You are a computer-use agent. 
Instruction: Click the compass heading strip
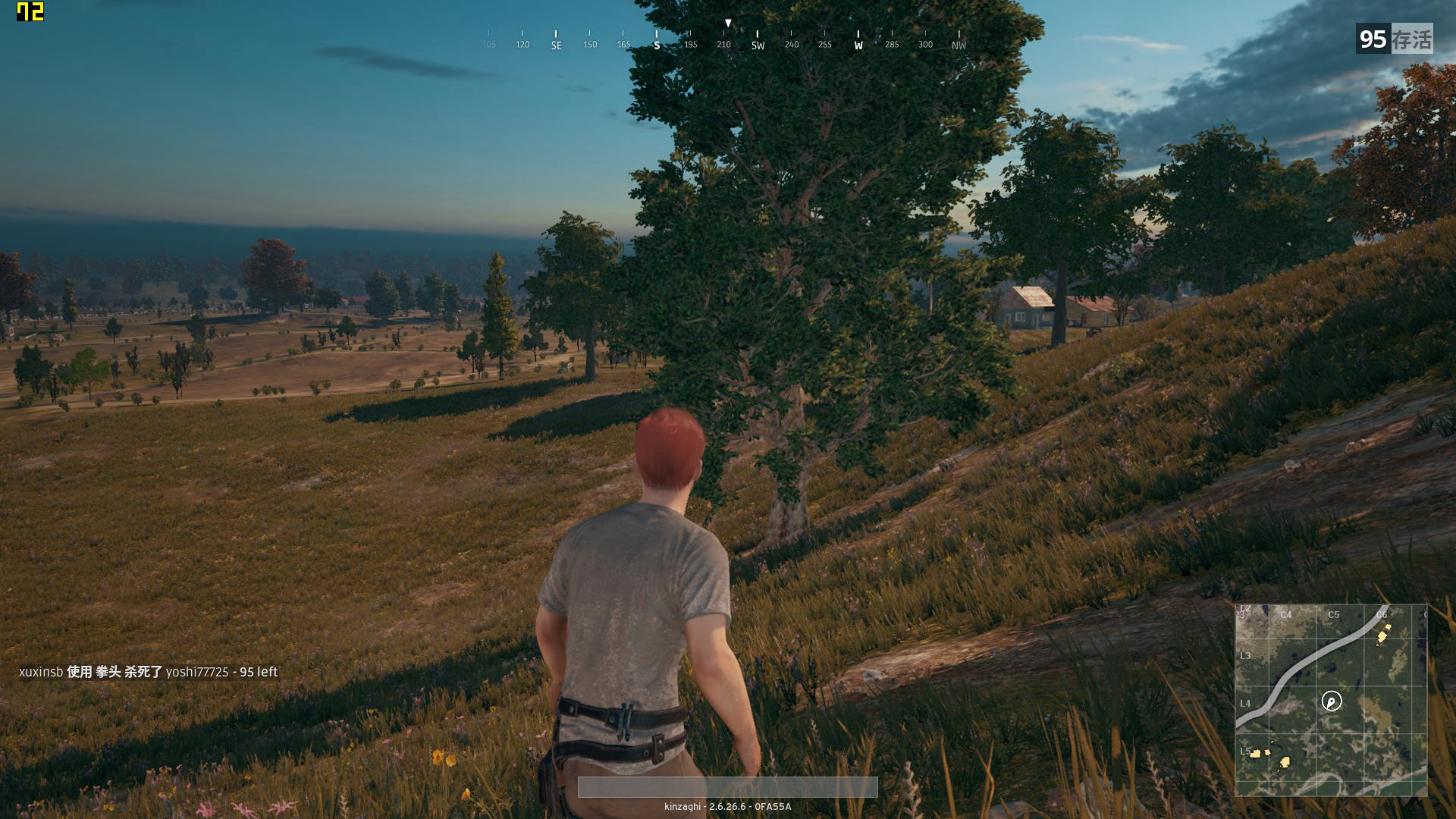[x=724, y=39]
